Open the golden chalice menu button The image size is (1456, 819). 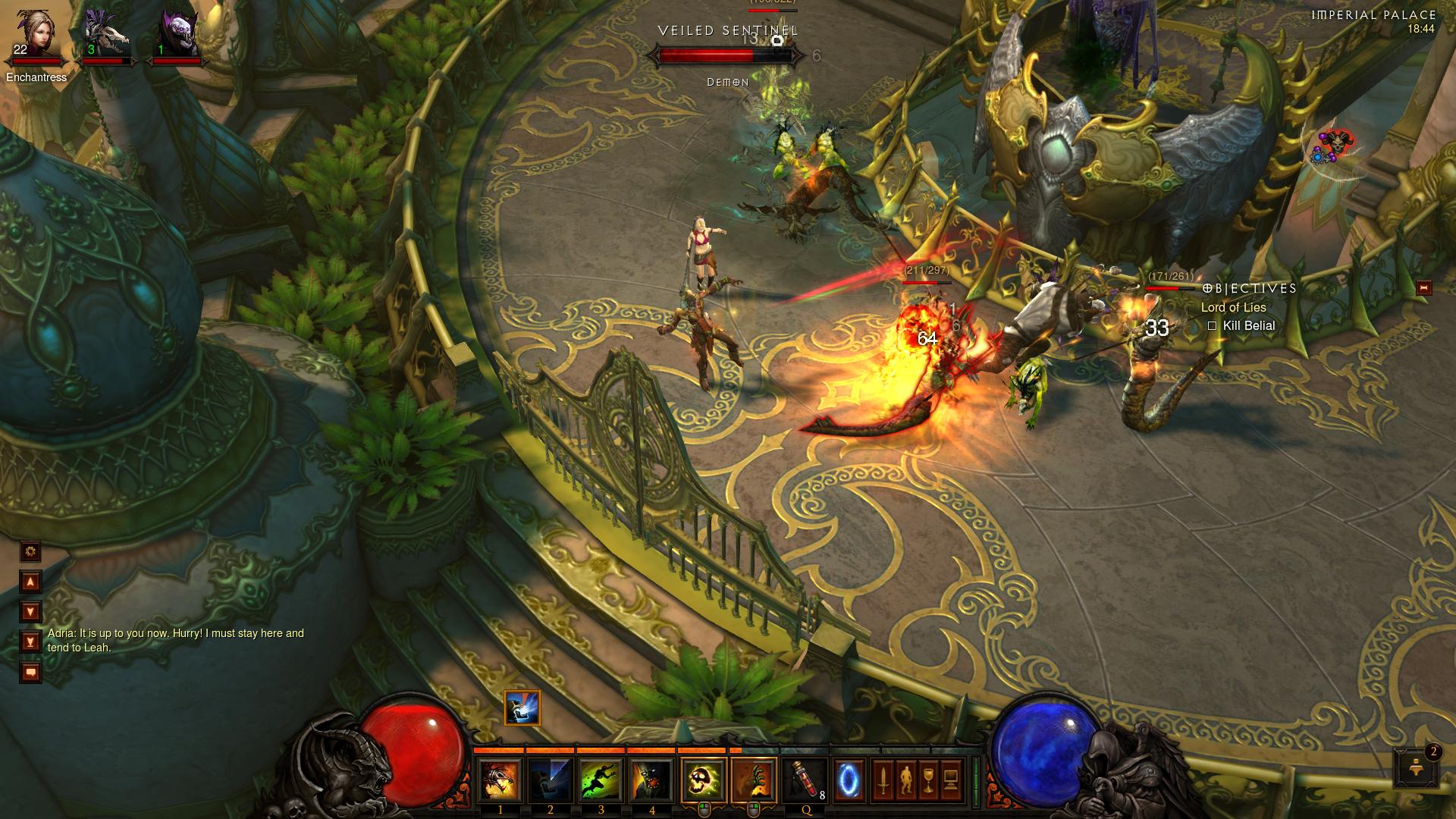[x=929, y=780]
